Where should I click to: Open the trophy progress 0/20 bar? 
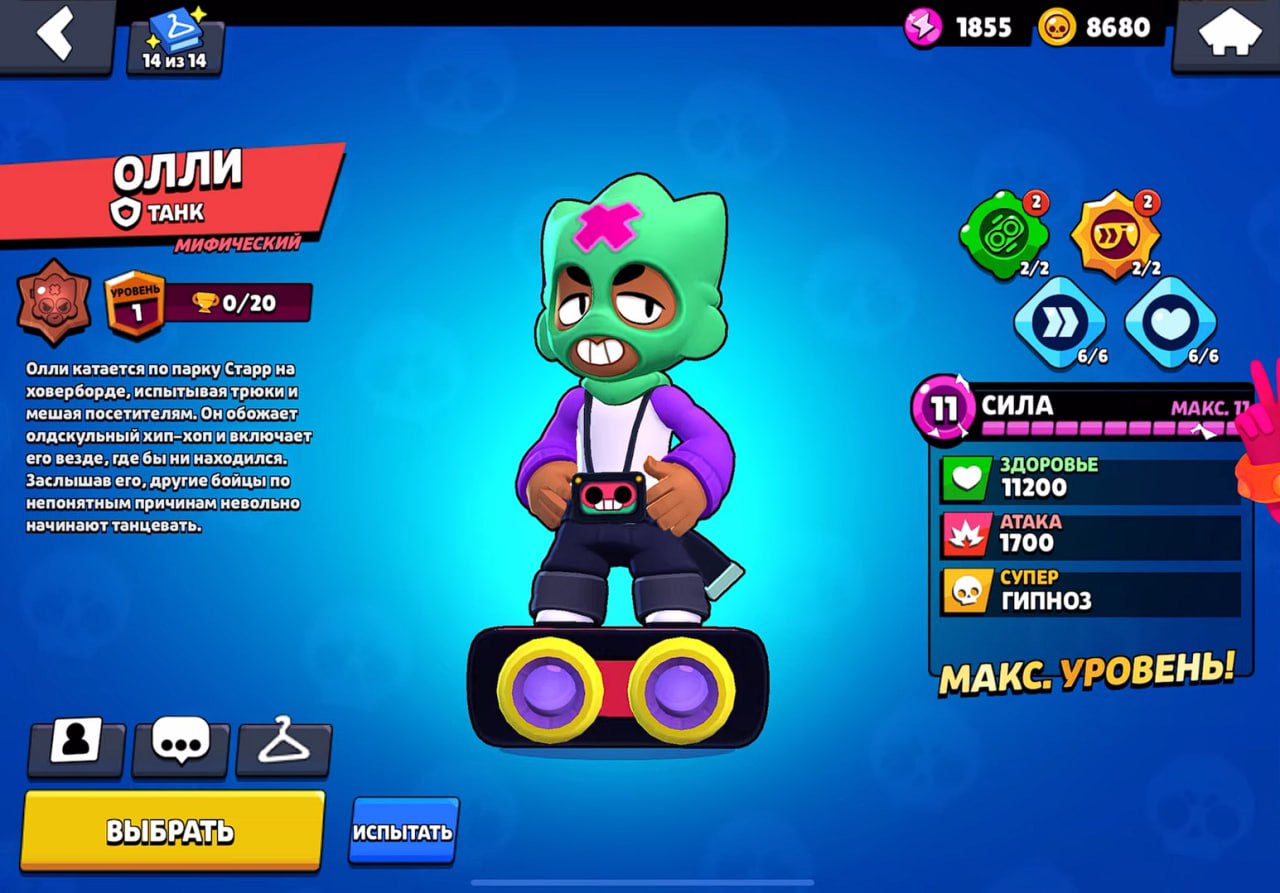click(x=236, y=303)
